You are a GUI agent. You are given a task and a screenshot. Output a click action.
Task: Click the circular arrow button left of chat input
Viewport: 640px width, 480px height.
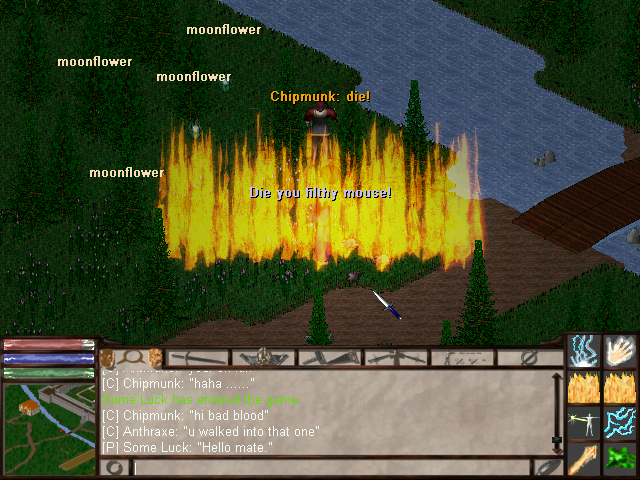(114, 467)
